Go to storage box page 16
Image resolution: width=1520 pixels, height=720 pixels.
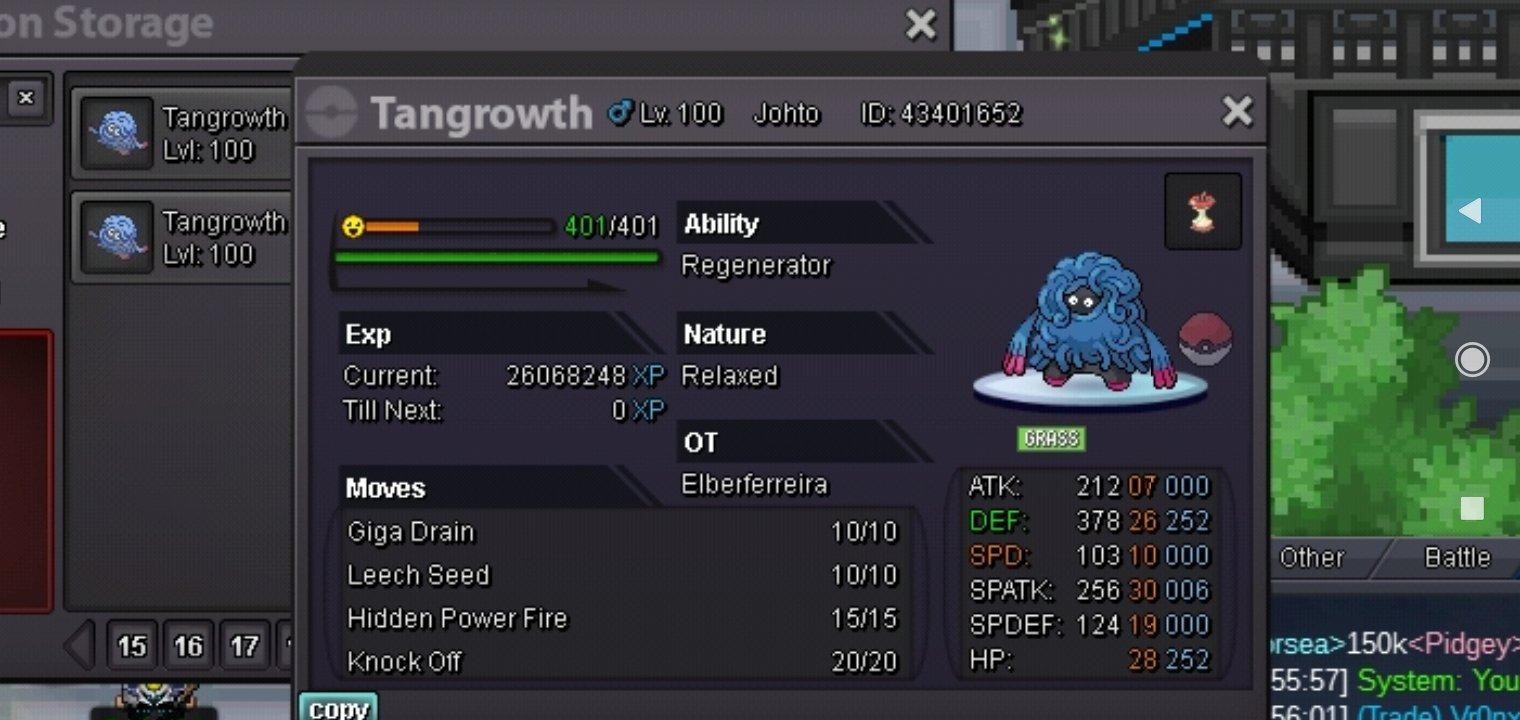click(x=188, y=646)
